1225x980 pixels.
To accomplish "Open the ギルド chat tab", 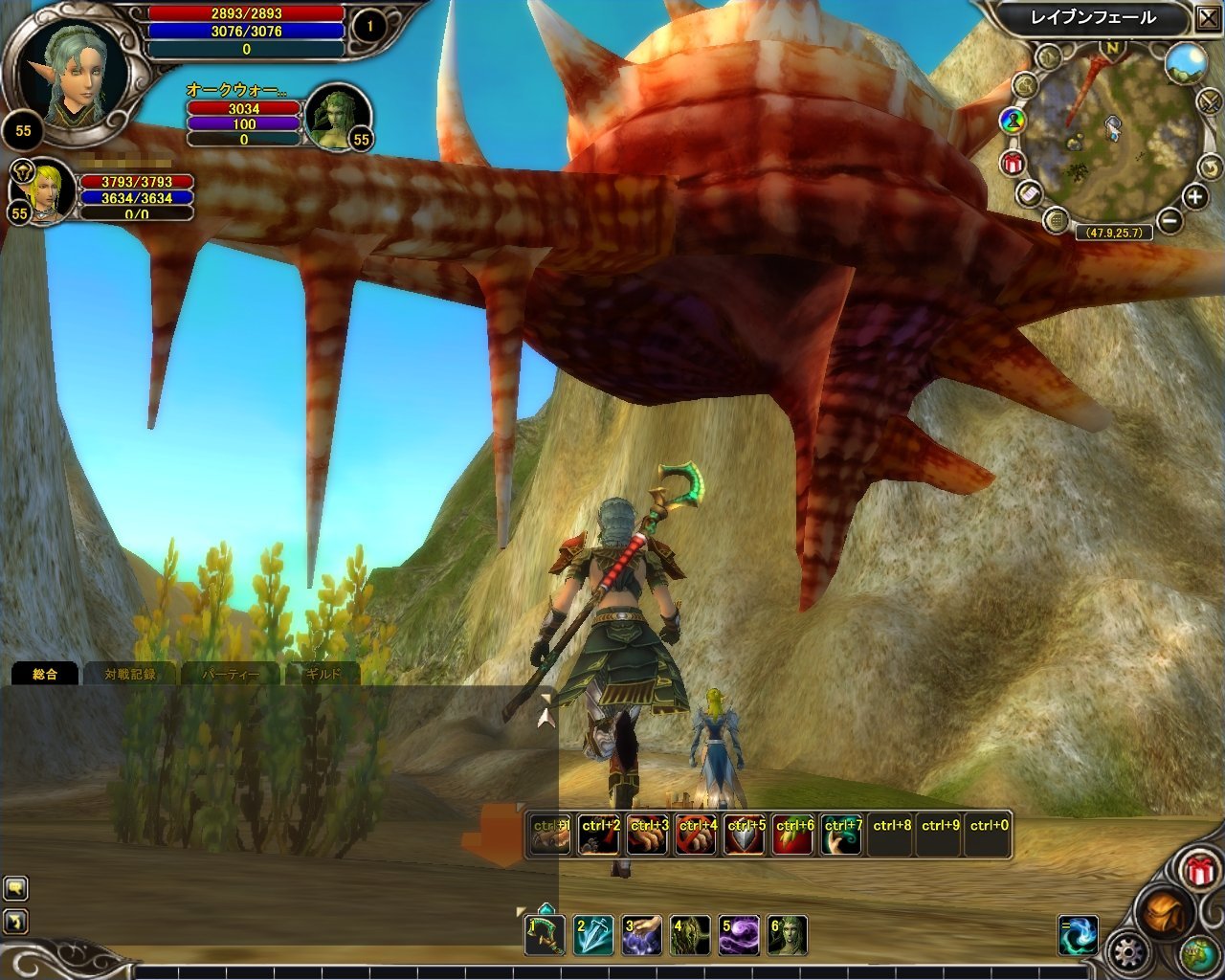I will (x=323, y=674).
